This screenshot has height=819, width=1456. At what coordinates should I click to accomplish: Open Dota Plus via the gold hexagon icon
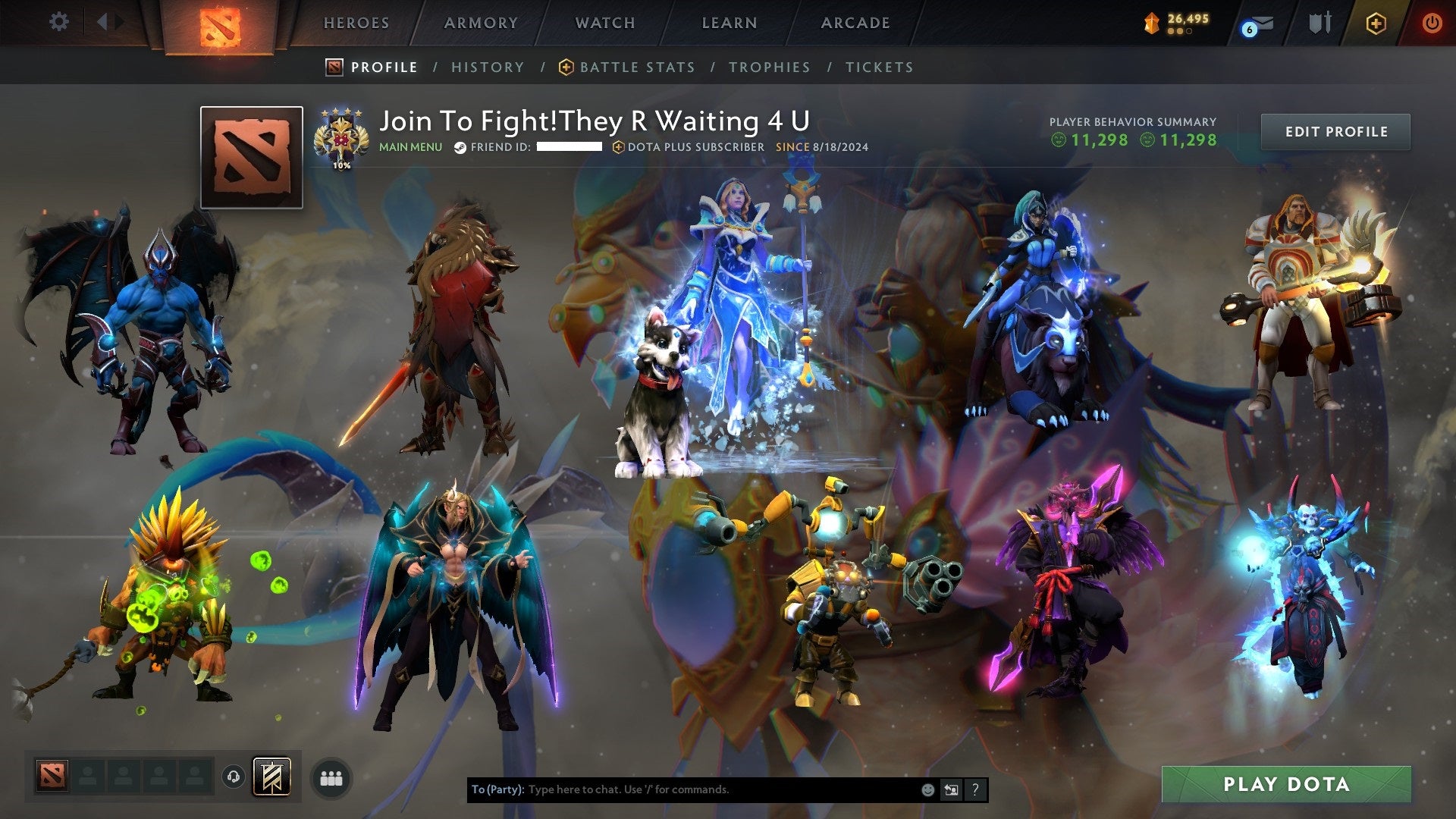click(1378, 23)
